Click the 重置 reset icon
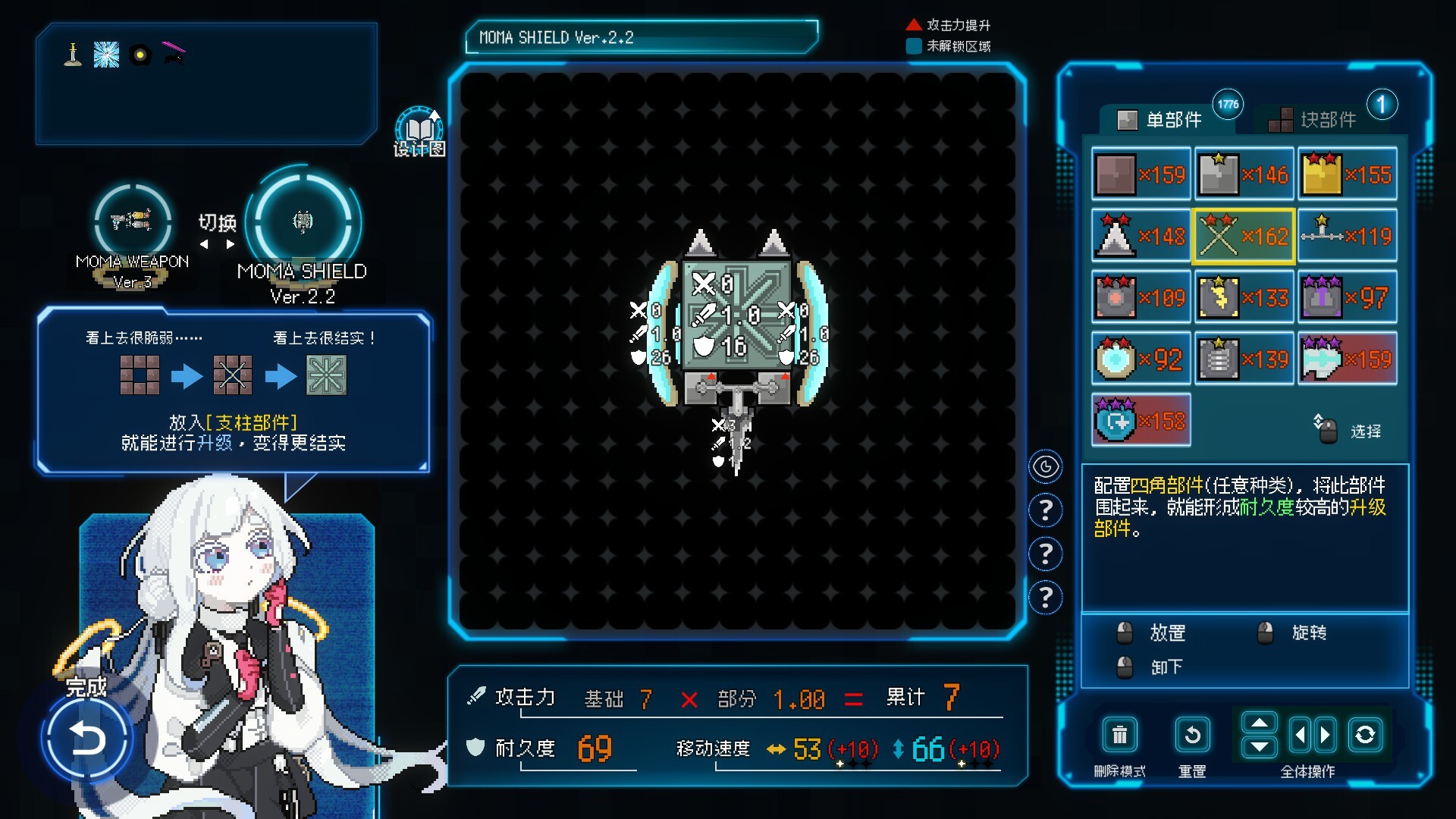Image resolution: width=1456 pixels, height=819 pixels. 1192,734
